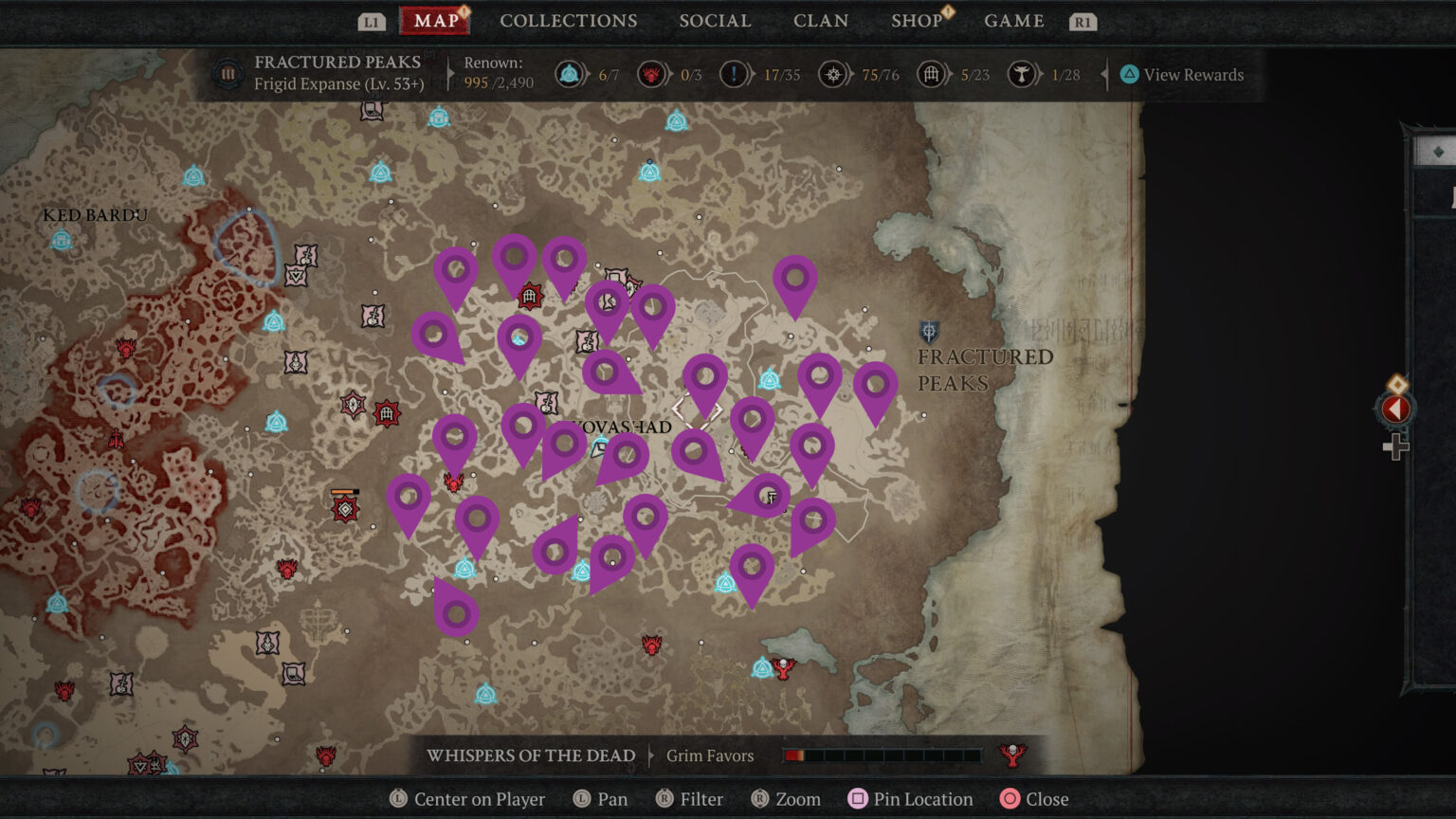
Task: Activate the Filter control
Action: pyautogui.click(x=689, y=799)
